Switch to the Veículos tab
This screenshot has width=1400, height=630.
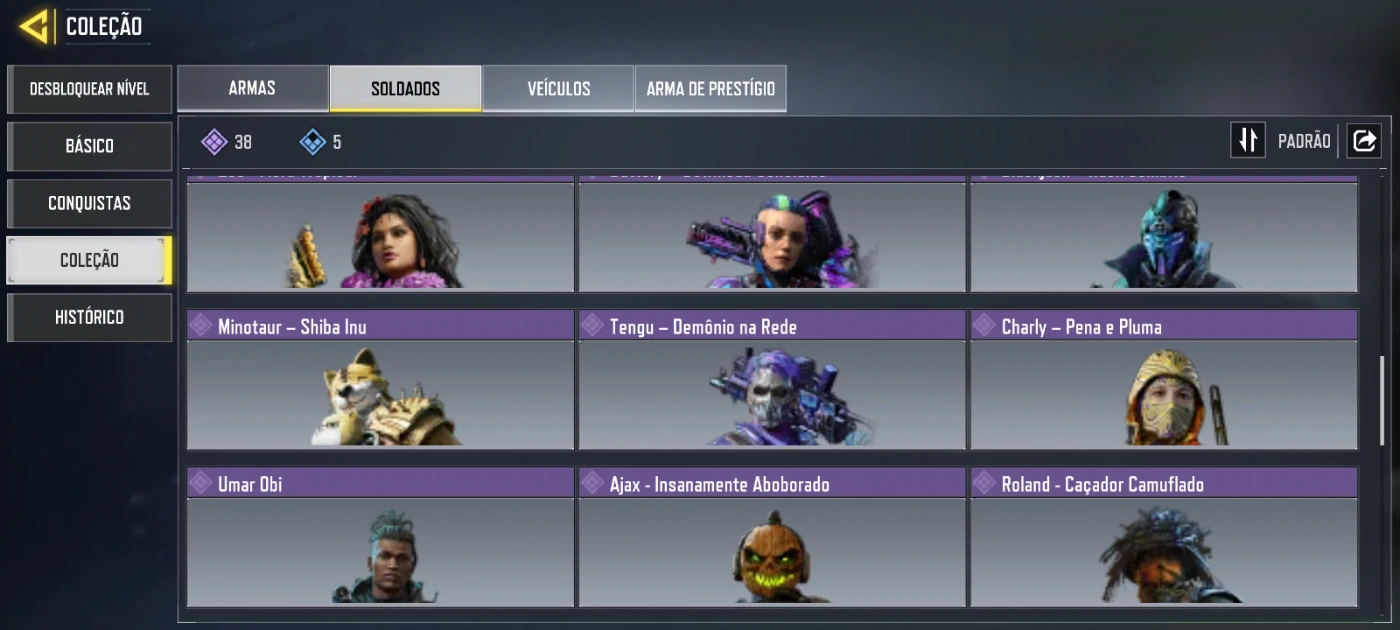click(x=558, y=88)
